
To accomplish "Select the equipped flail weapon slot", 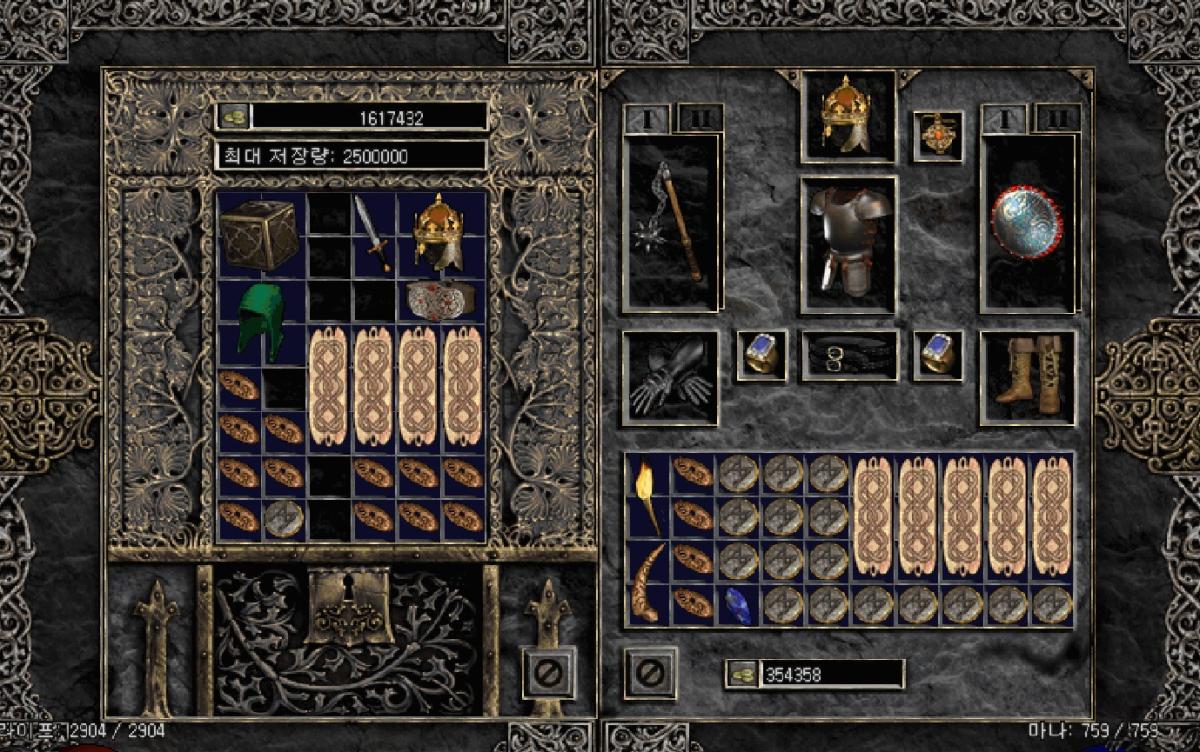I will coord(671,222).
